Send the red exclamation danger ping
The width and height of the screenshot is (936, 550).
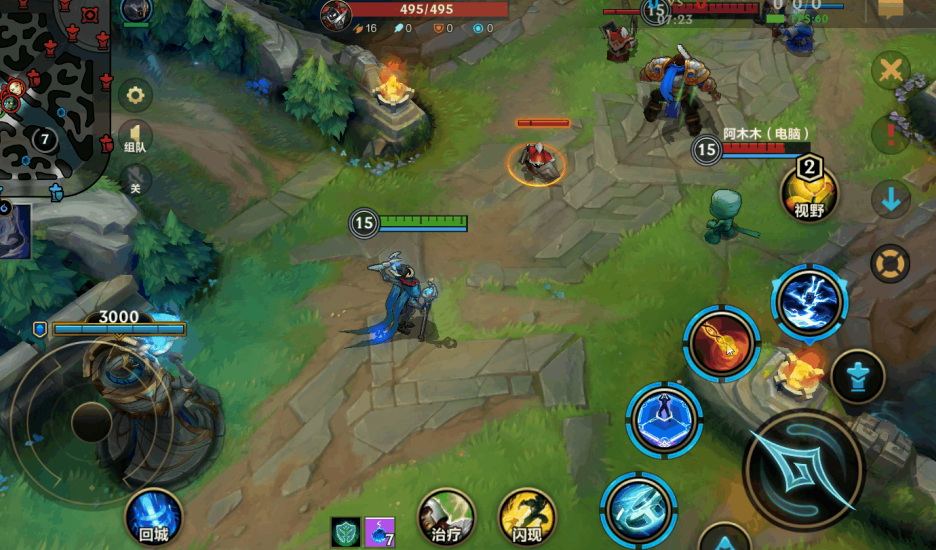(x=890, y=135)
